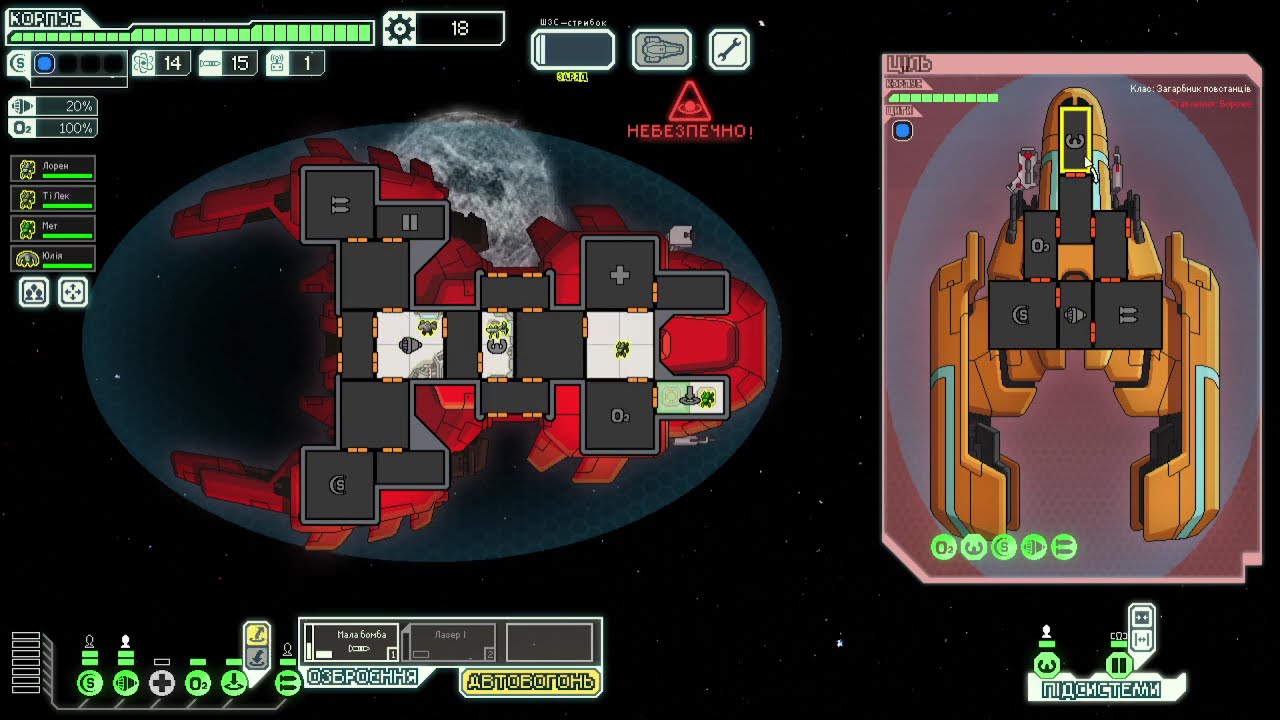Click the engines system power icon
The height and width of the screenshot is (720, 1280).
126,683
